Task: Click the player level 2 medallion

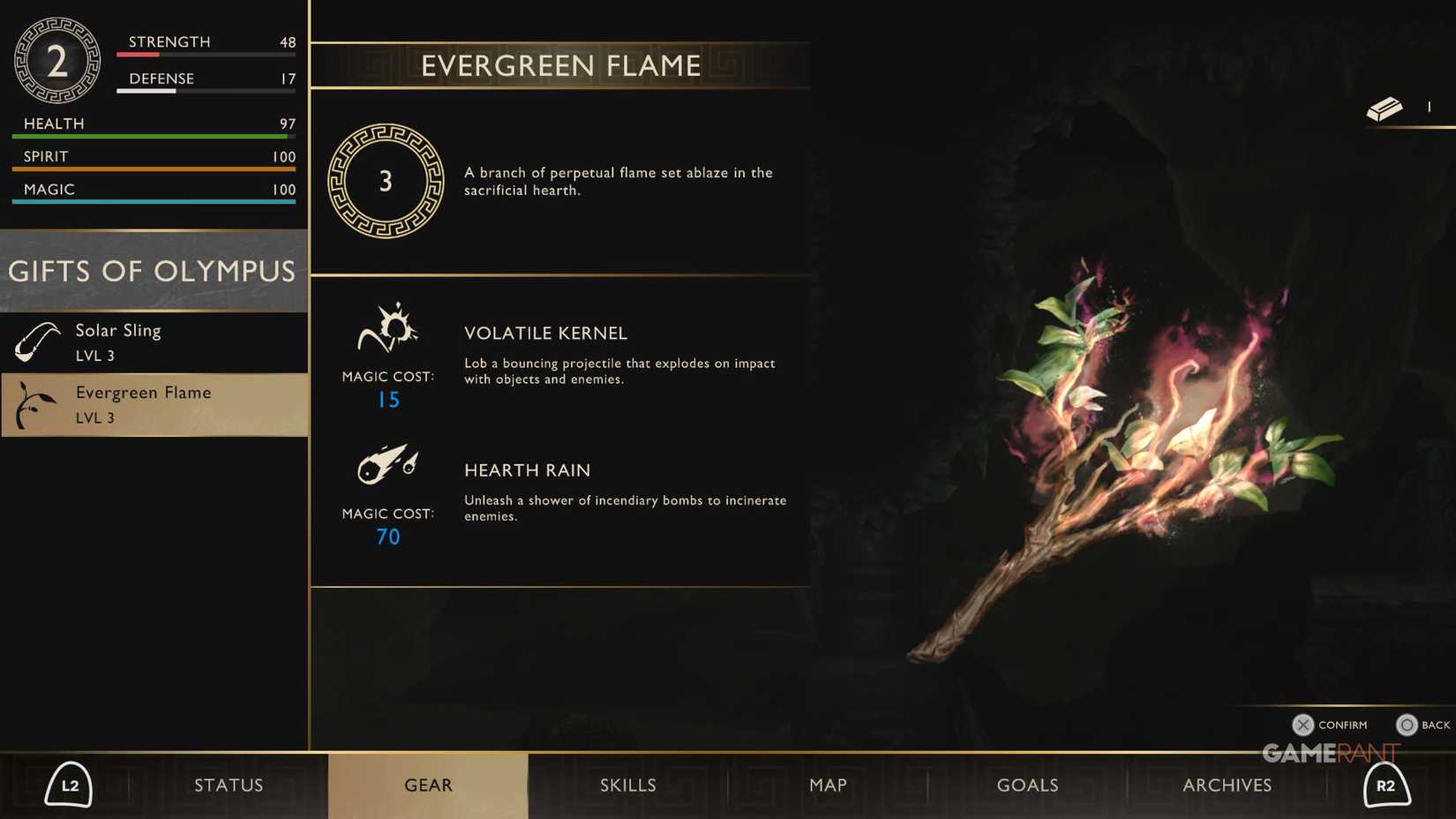Action: click(x=56, y=59)
